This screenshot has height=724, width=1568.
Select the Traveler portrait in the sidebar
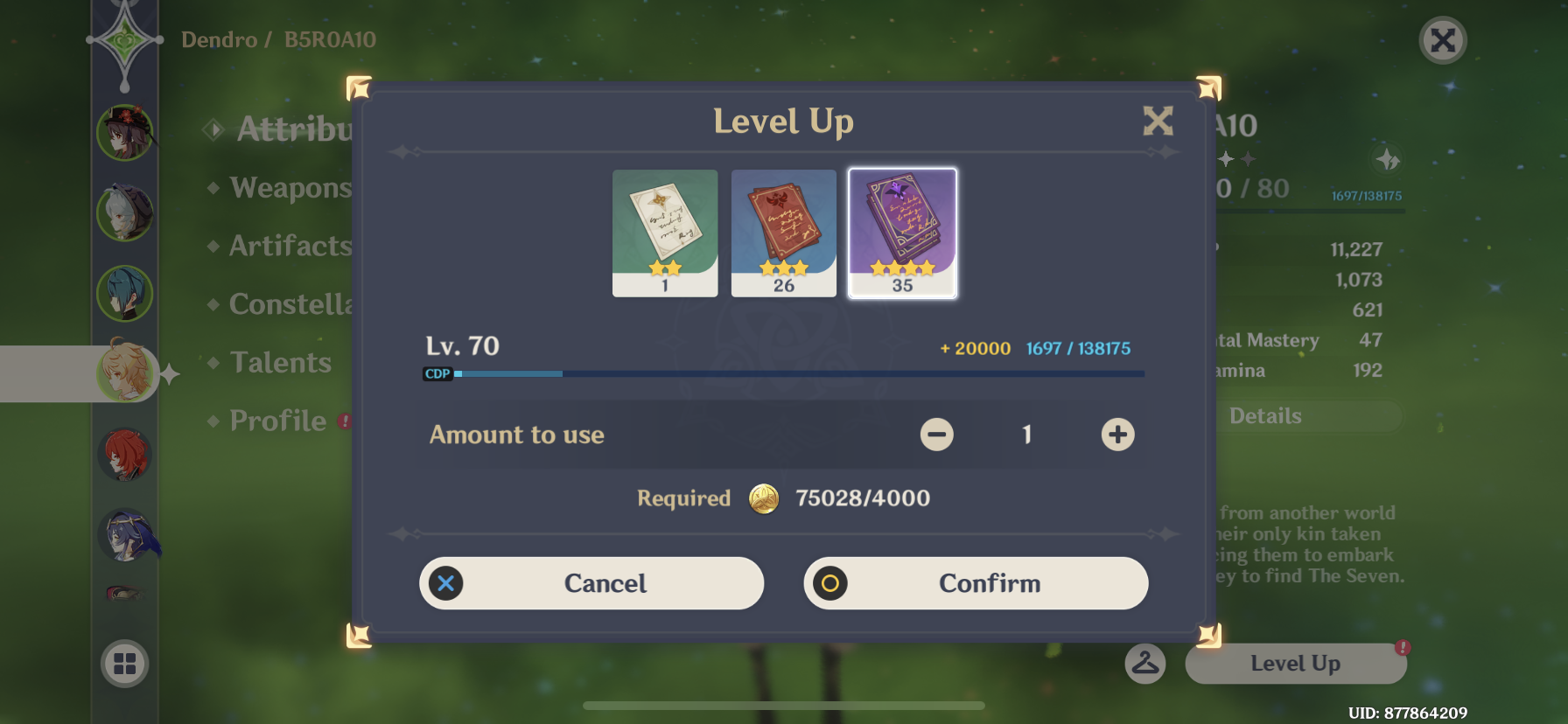tap(124, 373)
